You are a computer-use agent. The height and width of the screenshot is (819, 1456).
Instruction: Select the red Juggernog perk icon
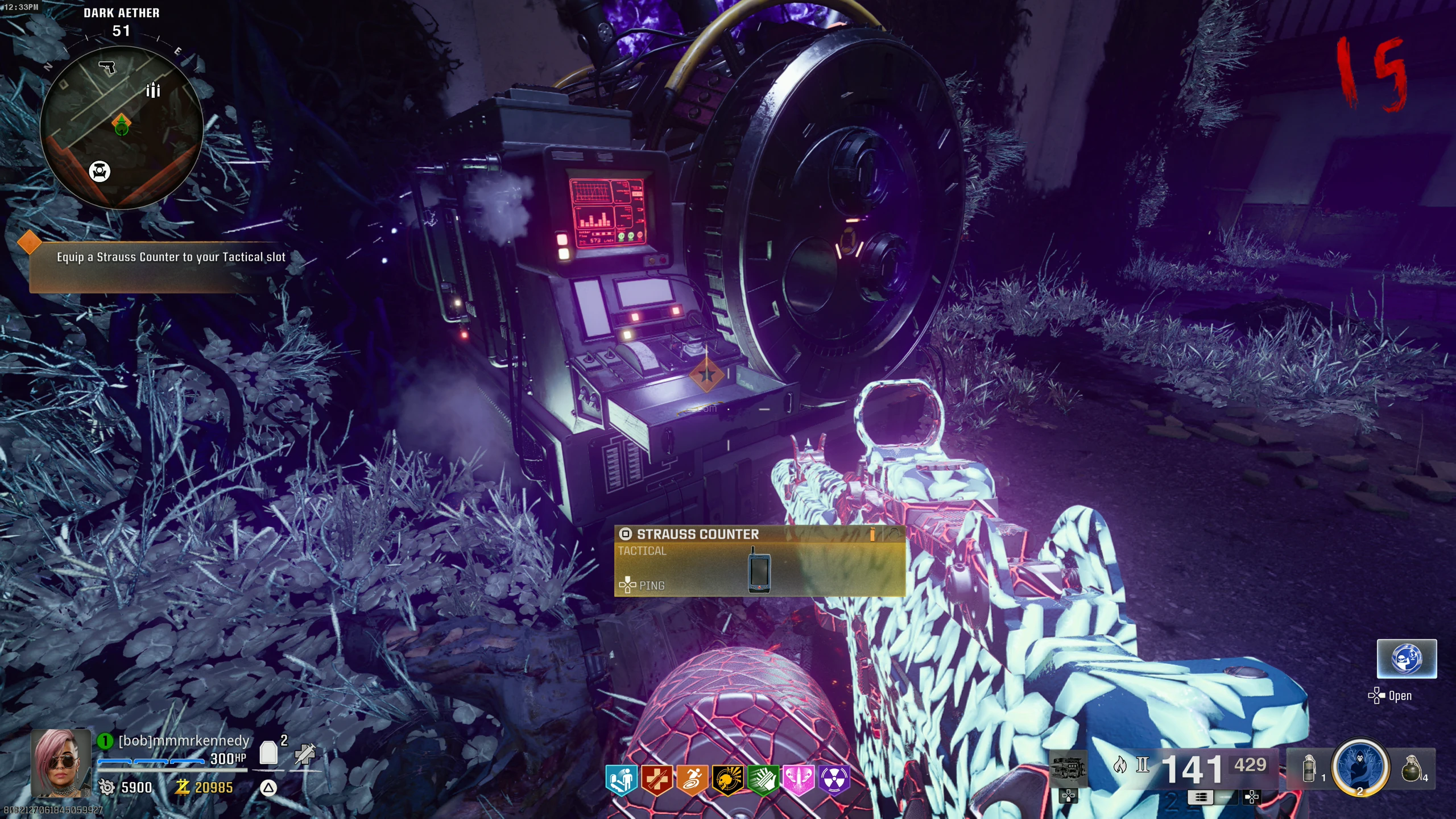(656, 779)
